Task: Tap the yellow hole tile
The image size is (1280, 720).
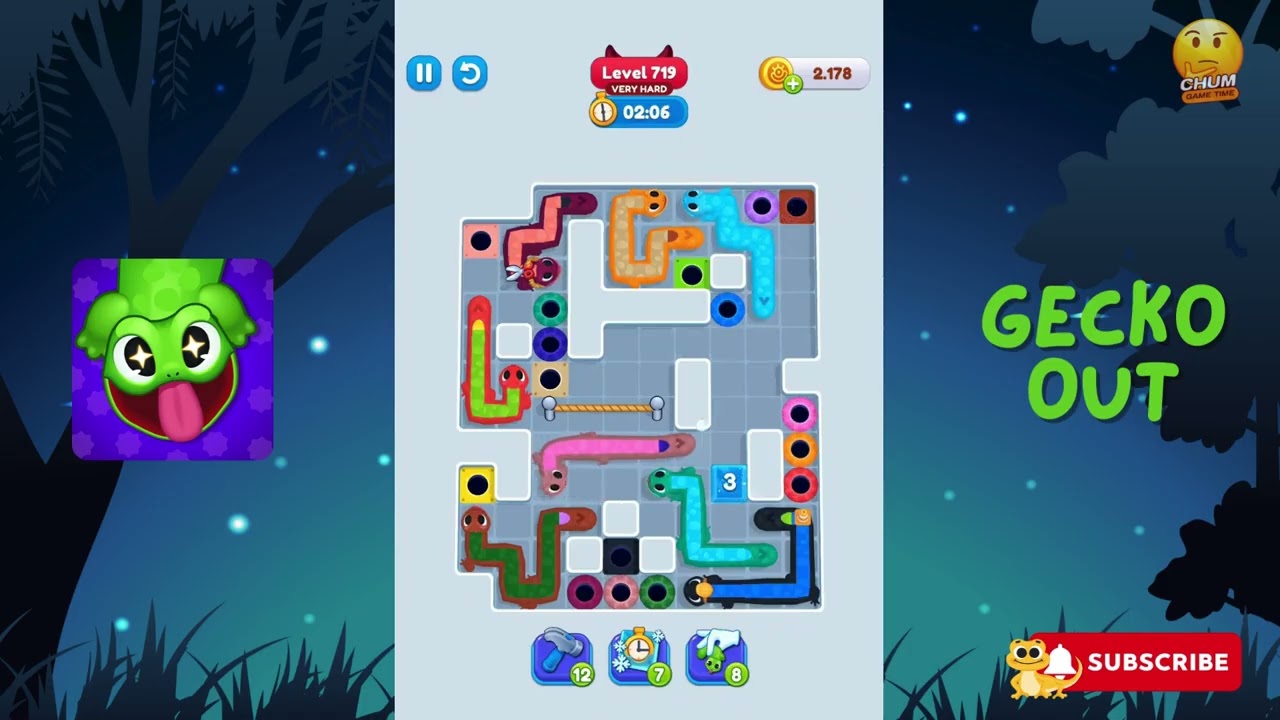Action: [x=477, y=483]
